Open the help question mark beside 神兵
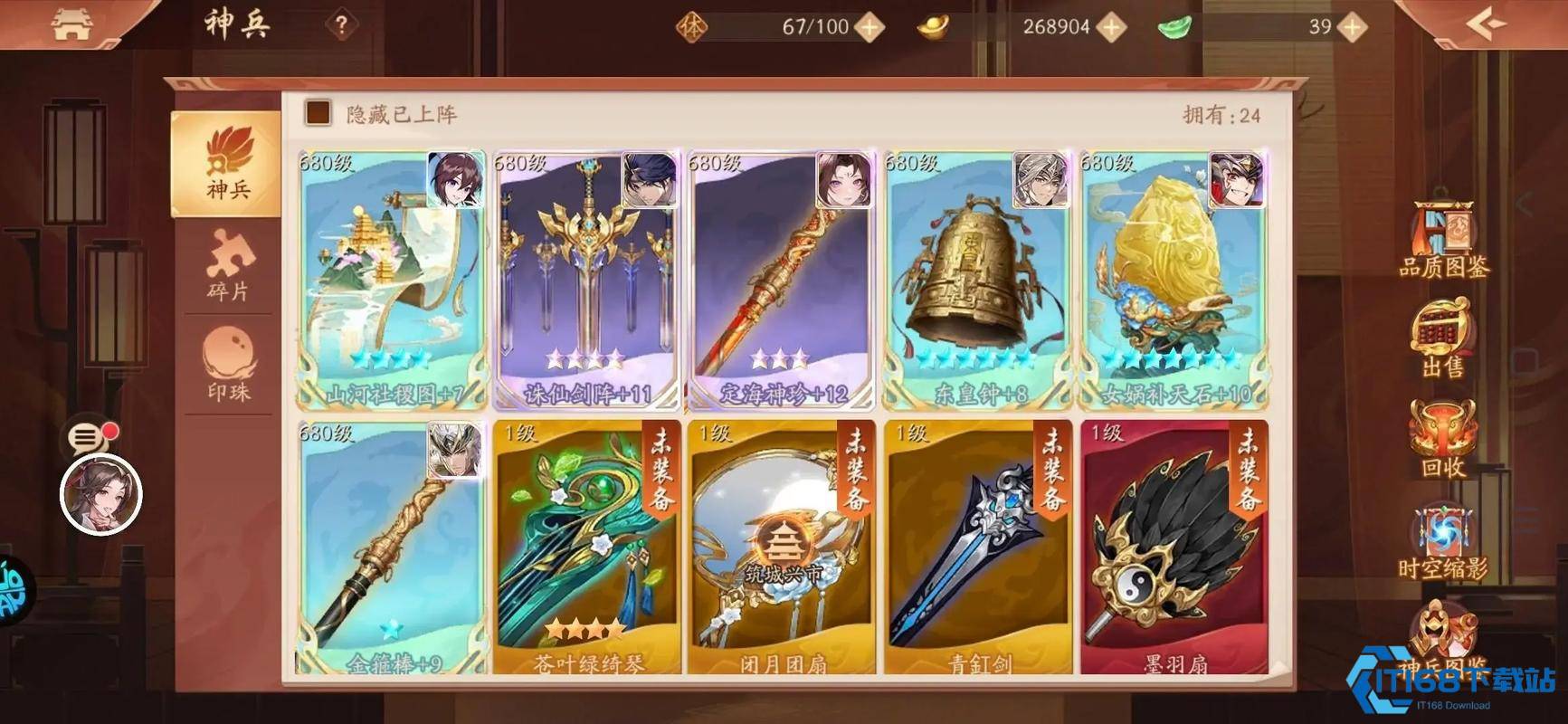The height and width of the screenshot is (724, 1568). [x=338, y=25]
